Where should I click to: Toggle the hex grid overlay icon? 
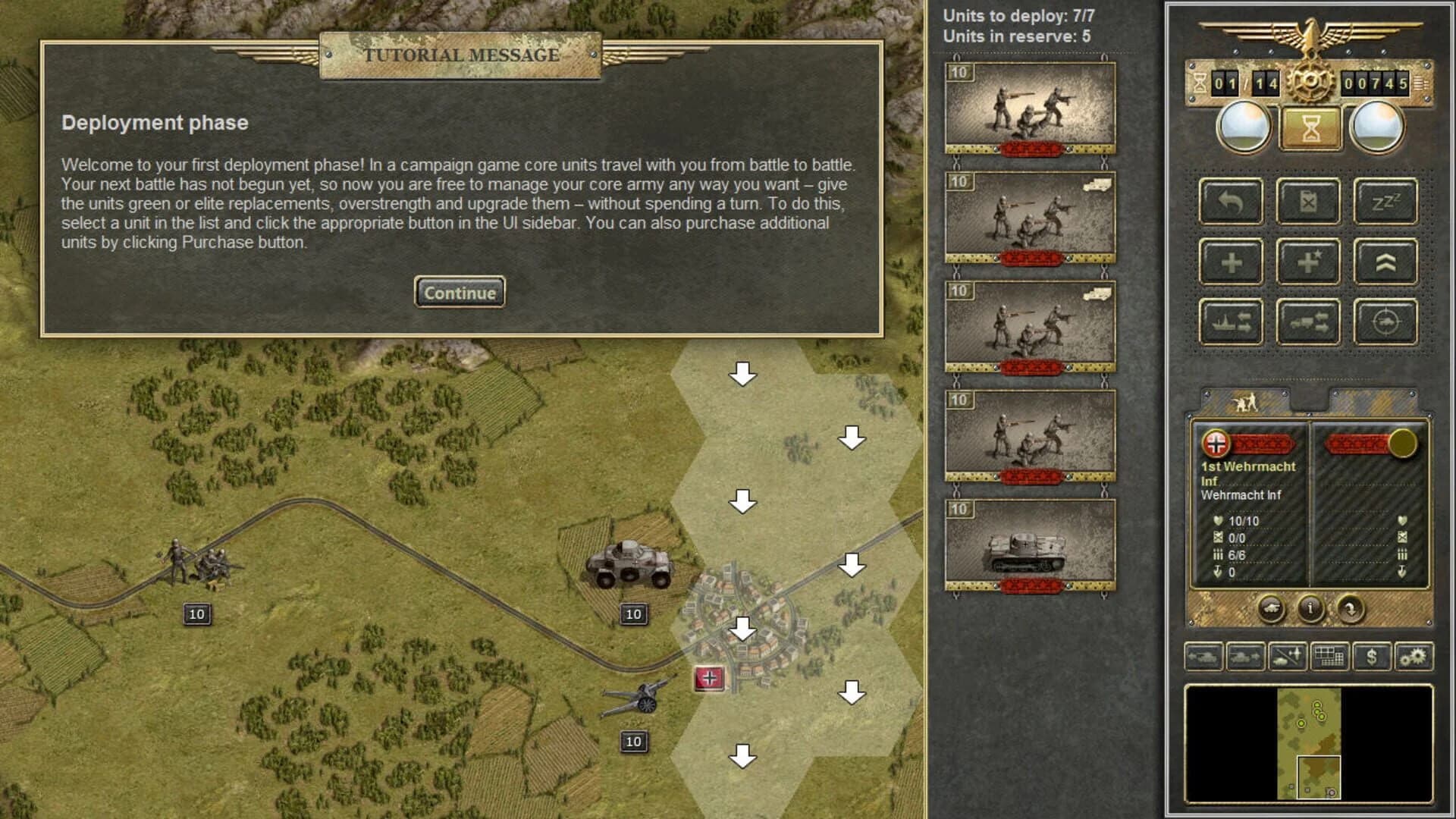1329,657
